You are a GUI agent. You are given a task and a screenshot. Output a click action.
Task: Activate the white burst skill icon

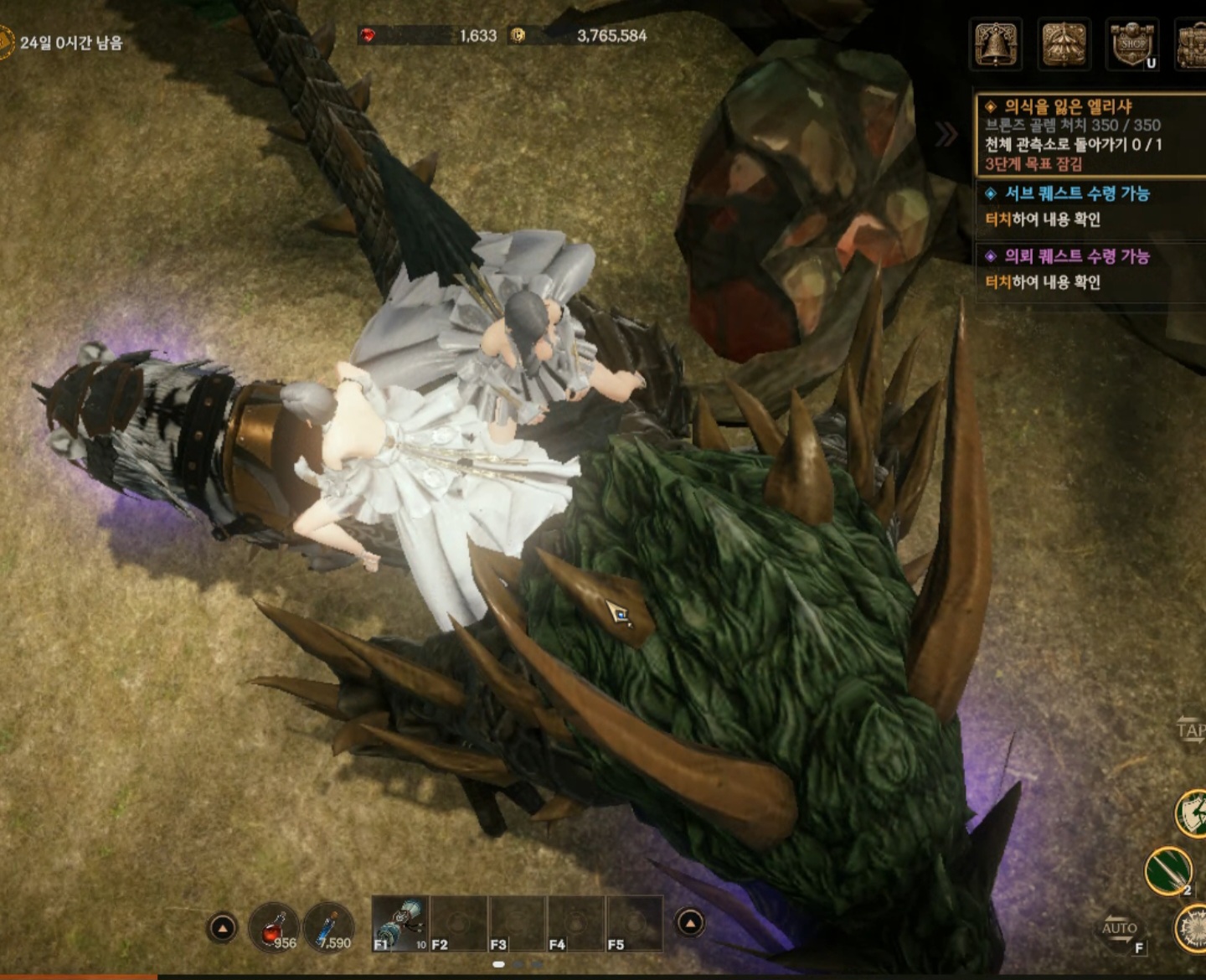pyautogui.click(x=1193, y=930)
